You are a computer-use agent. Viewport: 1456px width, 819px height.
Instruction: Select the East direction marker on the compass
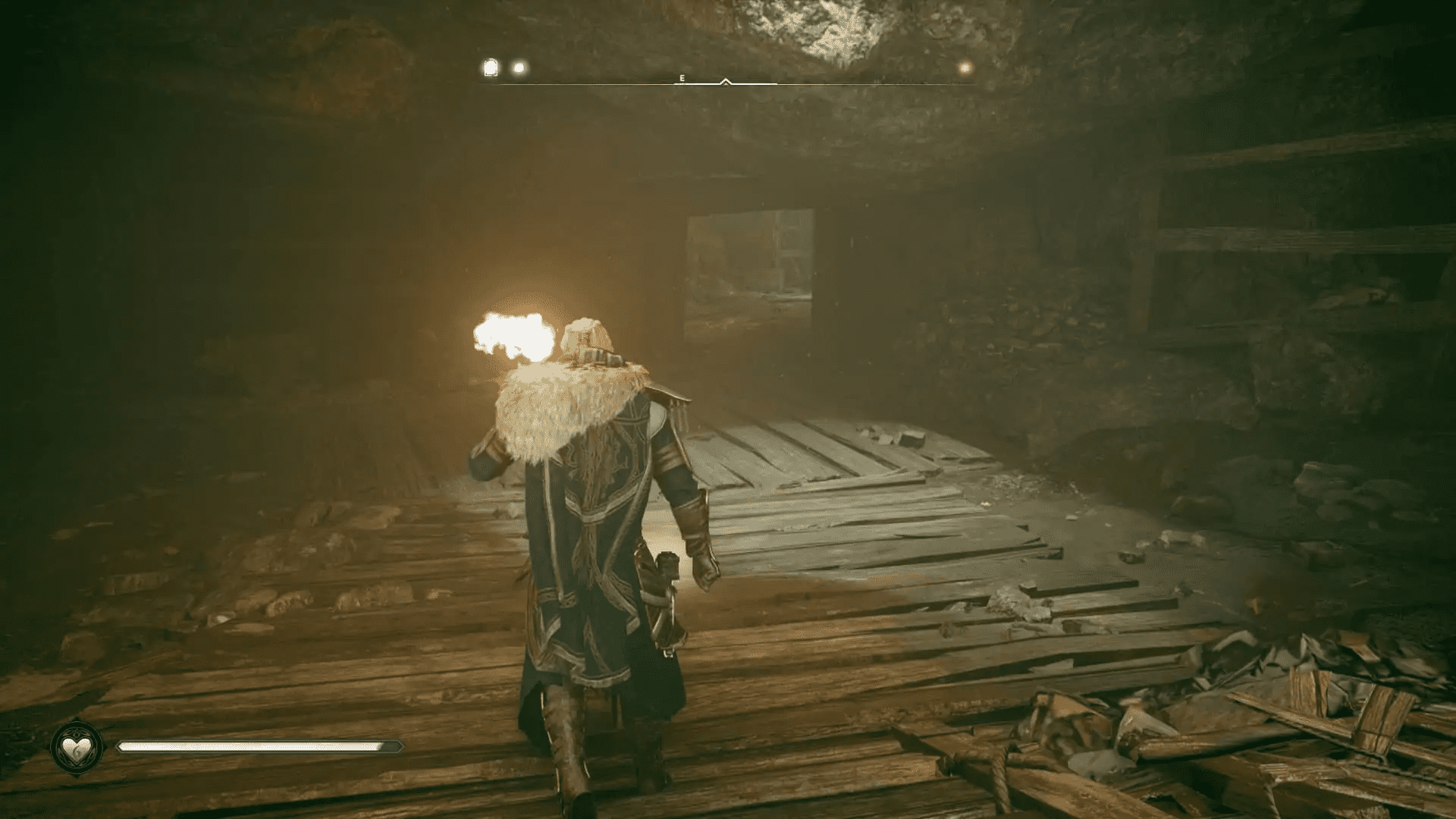pos(682,77)
